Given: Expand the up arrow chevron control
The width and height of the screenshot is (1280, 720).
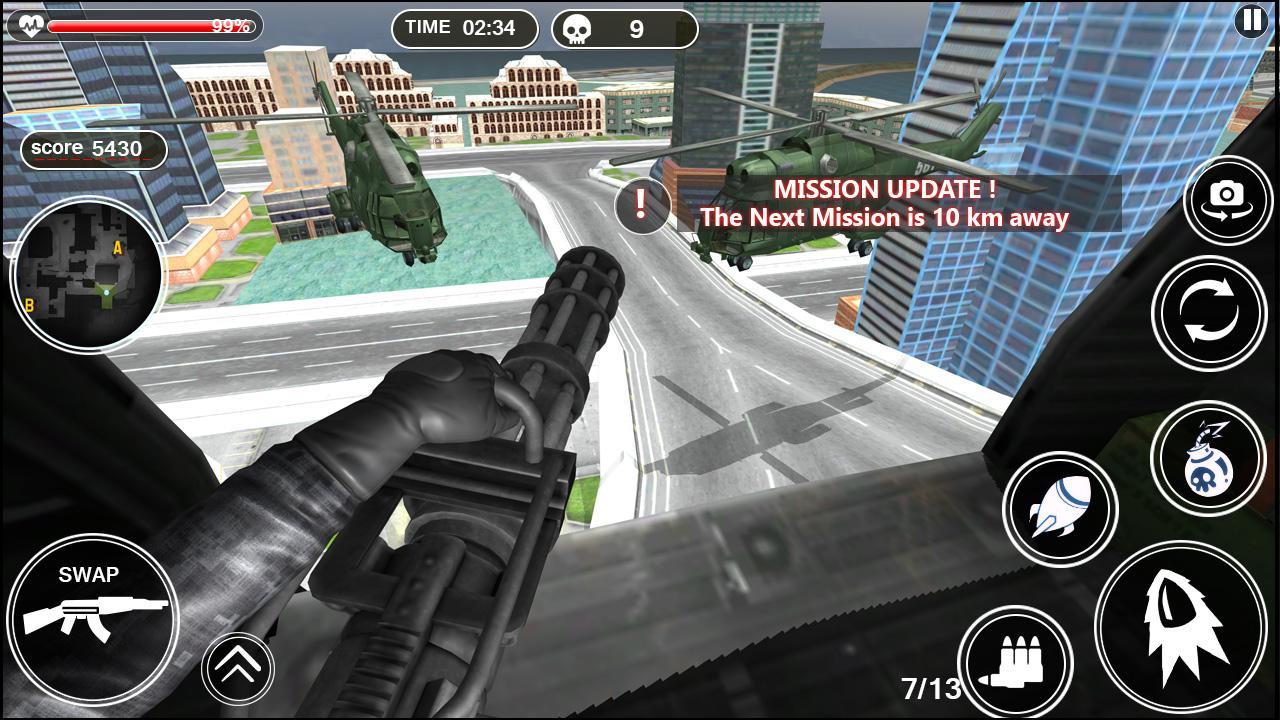Looking at the screenshot, I should 236,666.
